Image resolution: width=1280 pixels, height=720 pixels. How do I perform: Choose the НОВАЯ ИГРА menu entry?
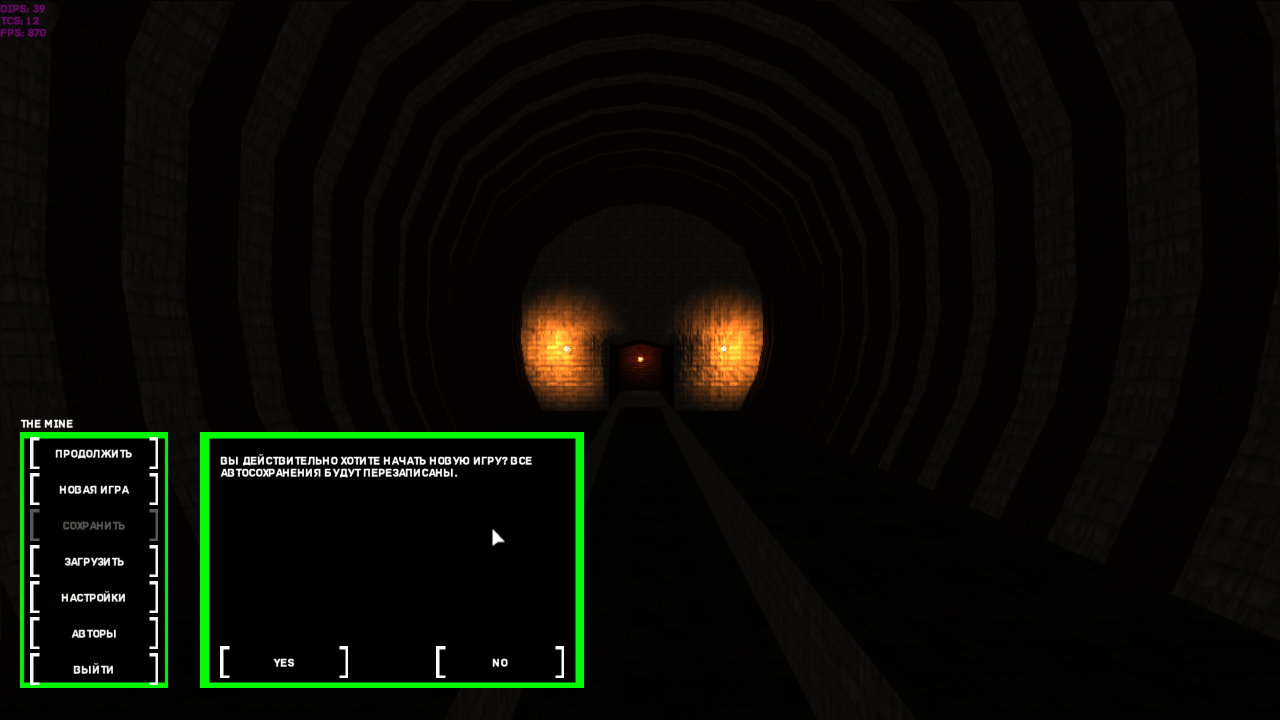coord(94,490)
